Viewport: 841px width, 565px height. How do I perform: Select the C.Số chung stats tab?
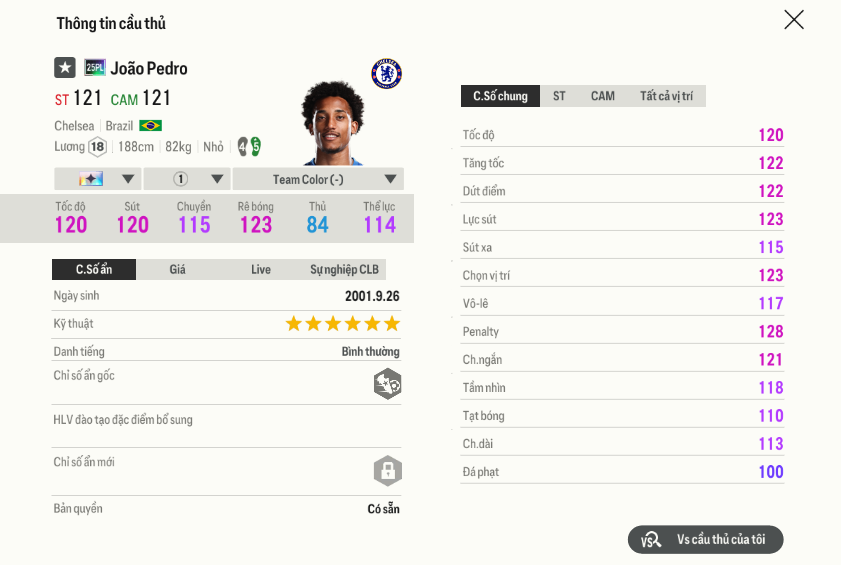[x=500, y=96]
